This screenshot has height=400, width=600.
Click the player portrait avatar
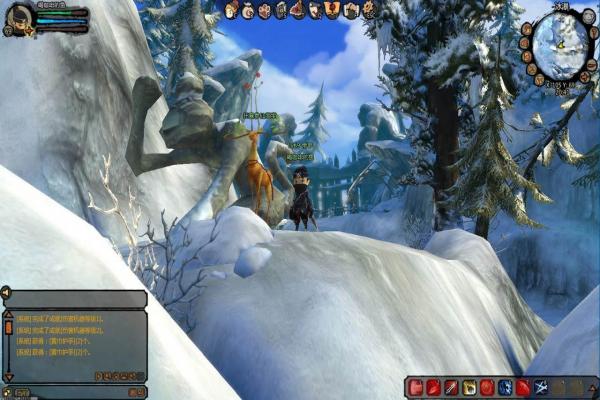pyautogui.click(x=19, y=18)
